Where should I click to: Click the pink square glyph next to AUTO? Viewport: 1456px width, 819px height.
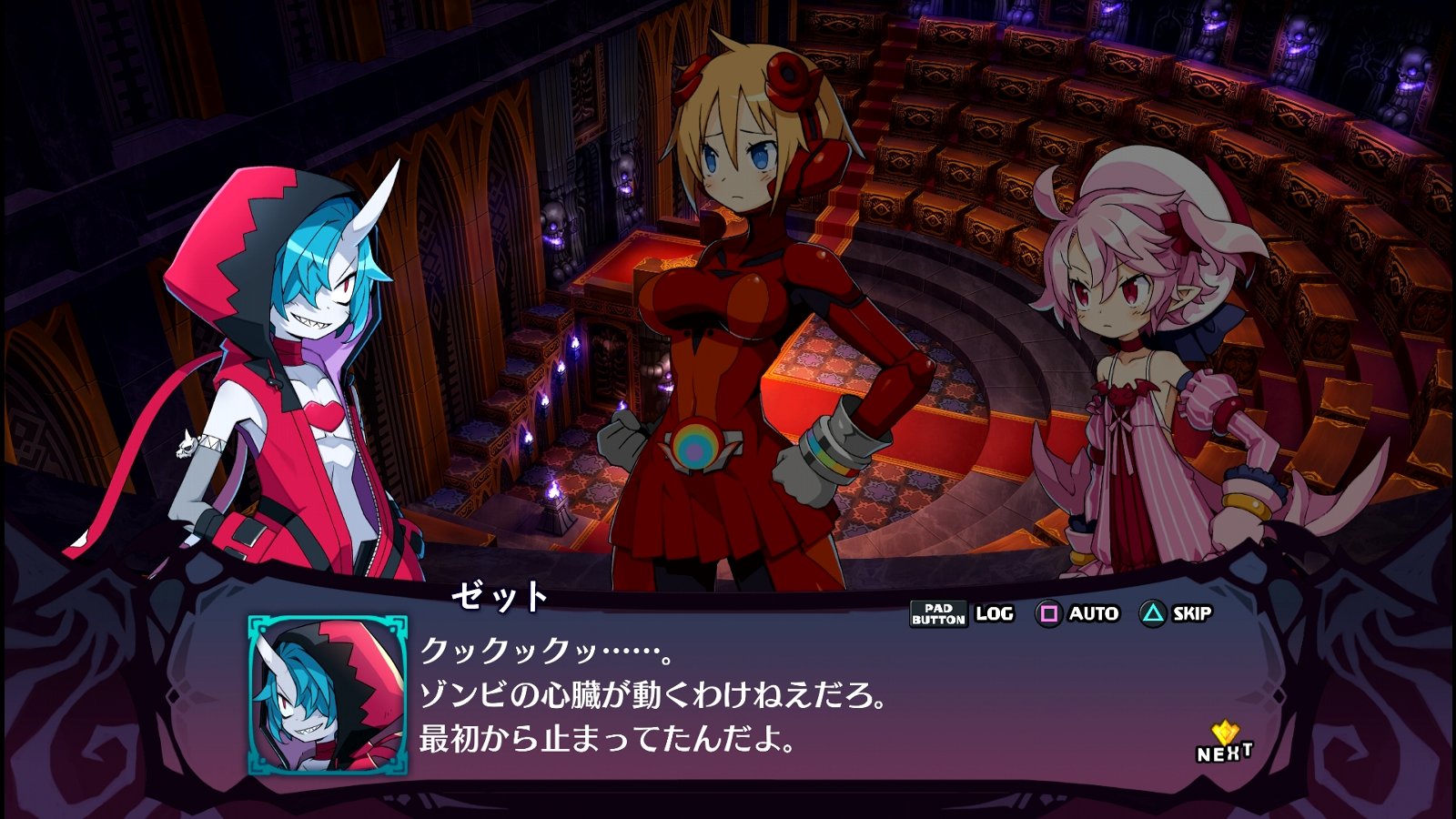[1048, 613]
